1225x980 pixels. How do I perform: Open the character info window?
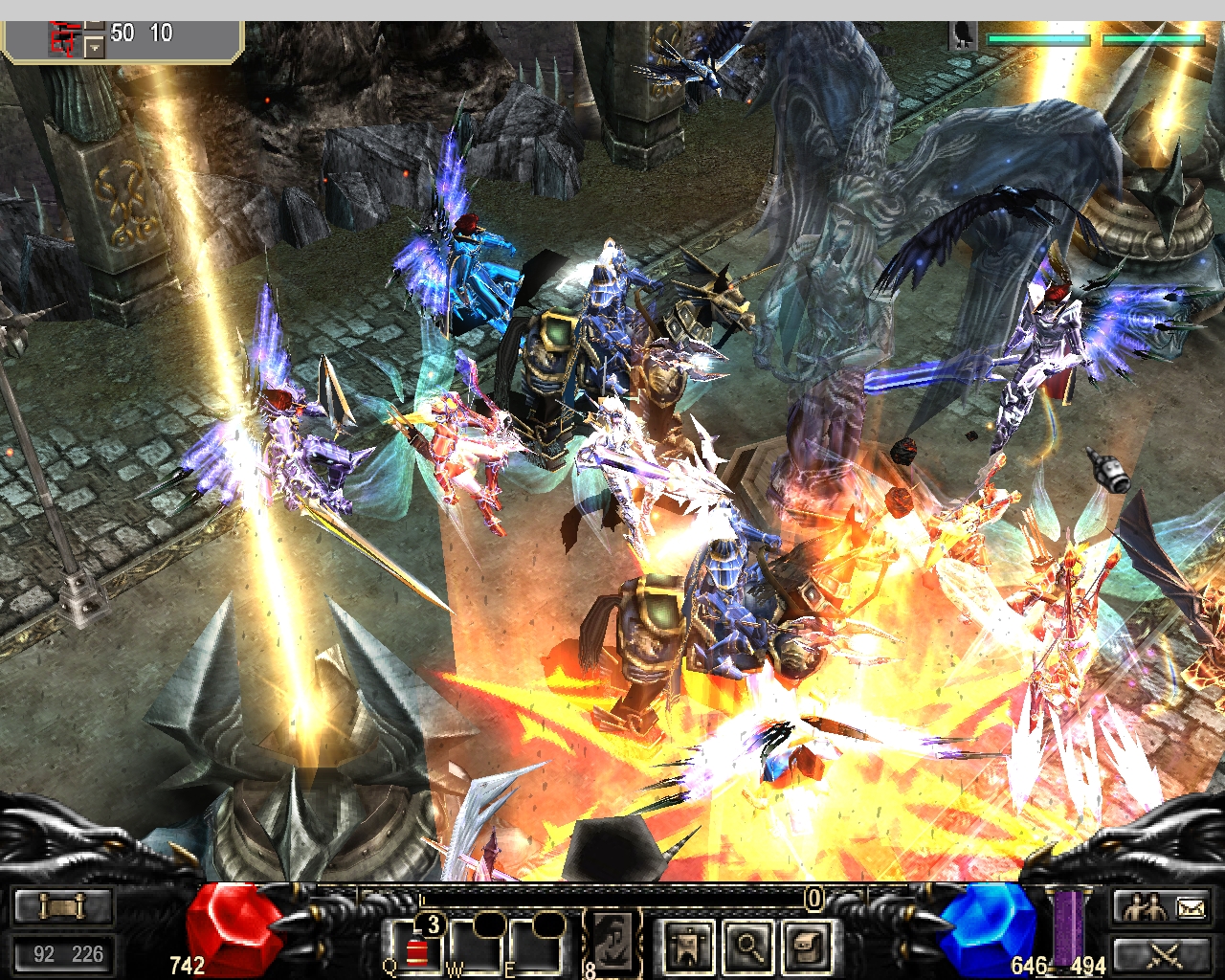click(x=688, y=947)
